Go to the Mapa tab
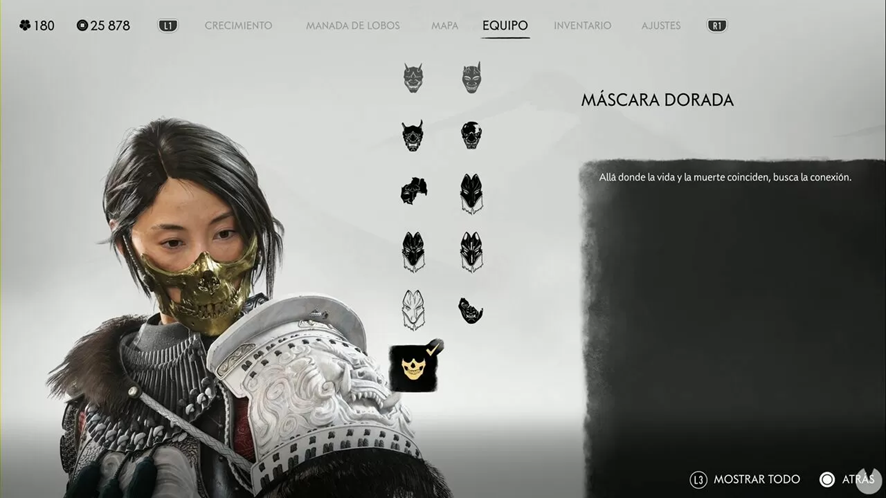This screenshot has height=498, width=886. [x=444, y=25]
